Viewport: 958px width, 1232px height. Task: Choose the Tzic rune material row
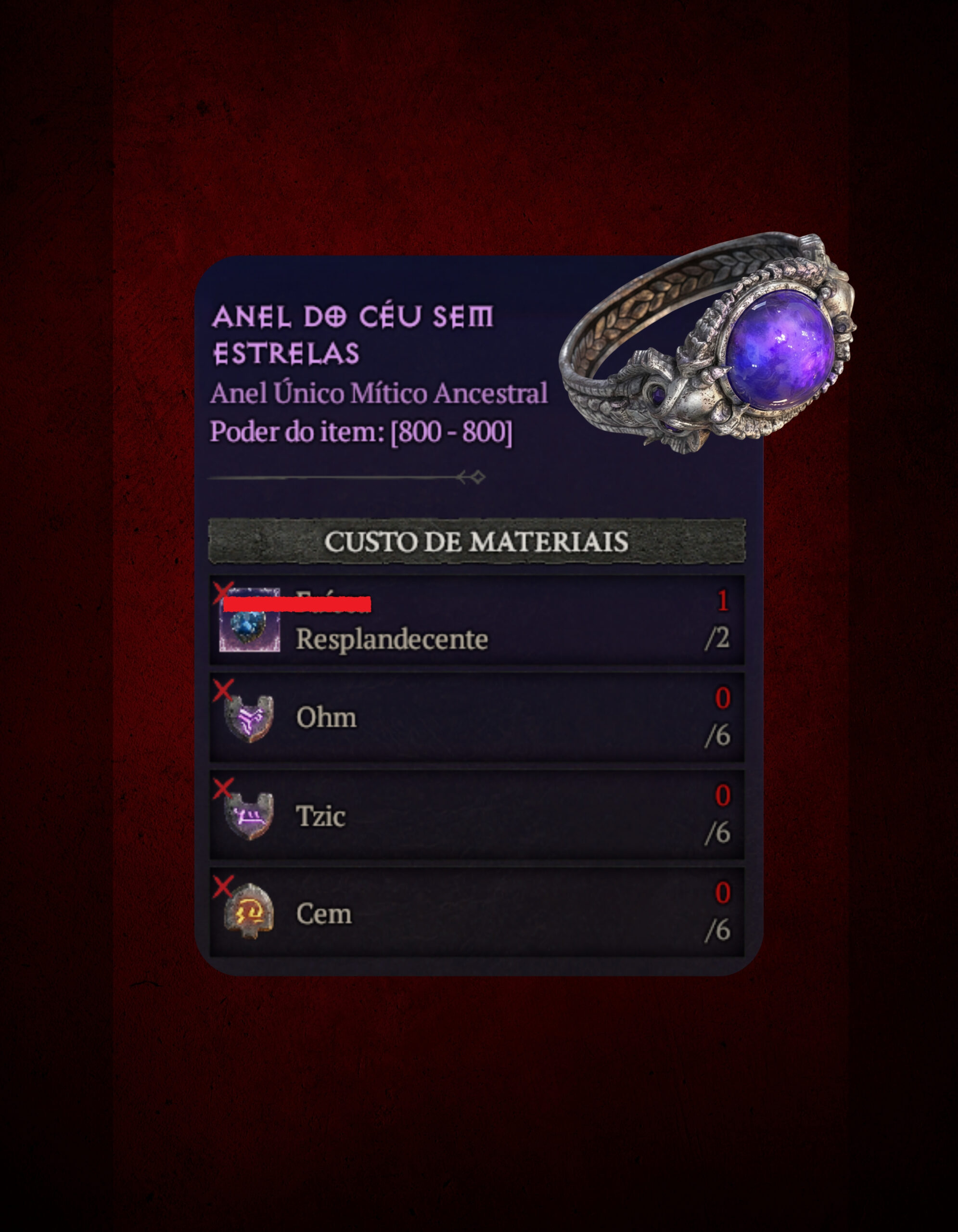pos(476,815)
